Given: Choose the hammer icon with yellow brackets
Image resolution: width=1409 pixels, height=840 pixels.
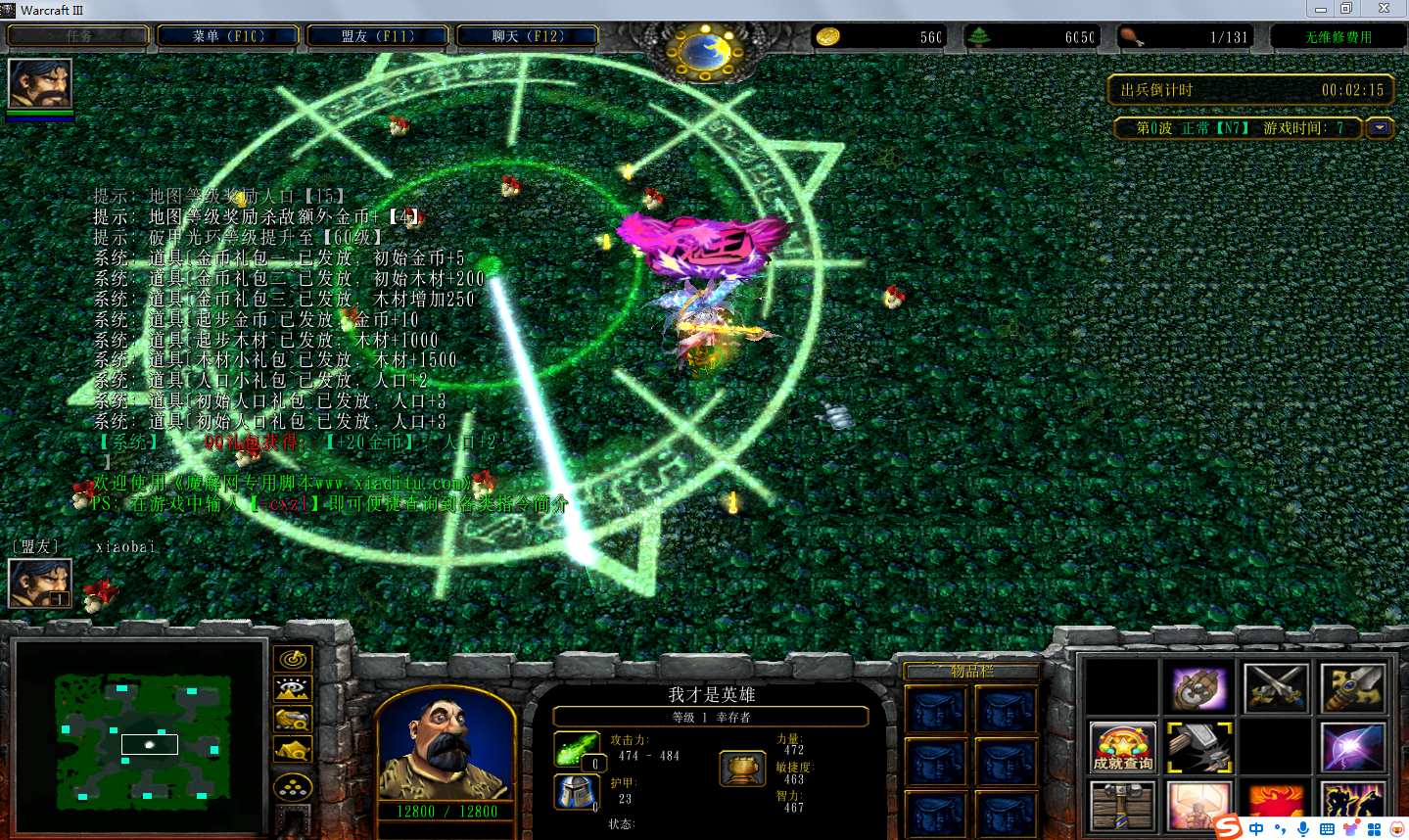Looking at the screenshot, I should (x=1199, y=747).
